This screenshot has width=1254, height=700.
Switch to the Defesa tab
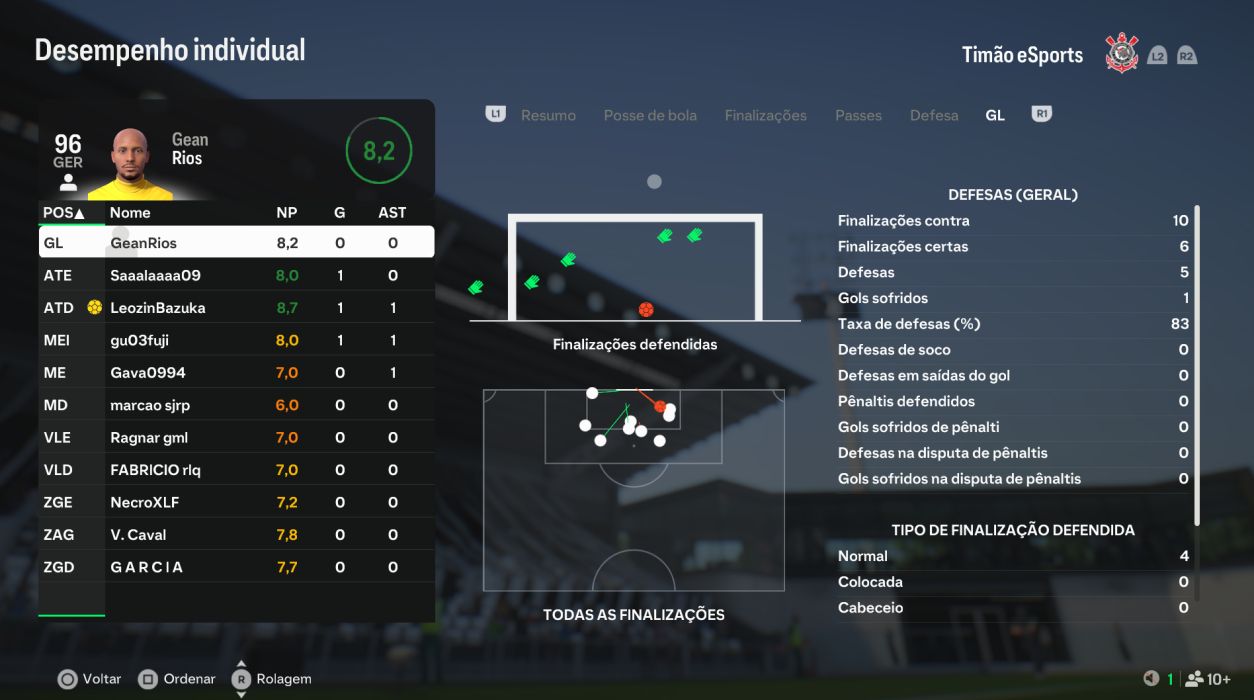(934, 116)
